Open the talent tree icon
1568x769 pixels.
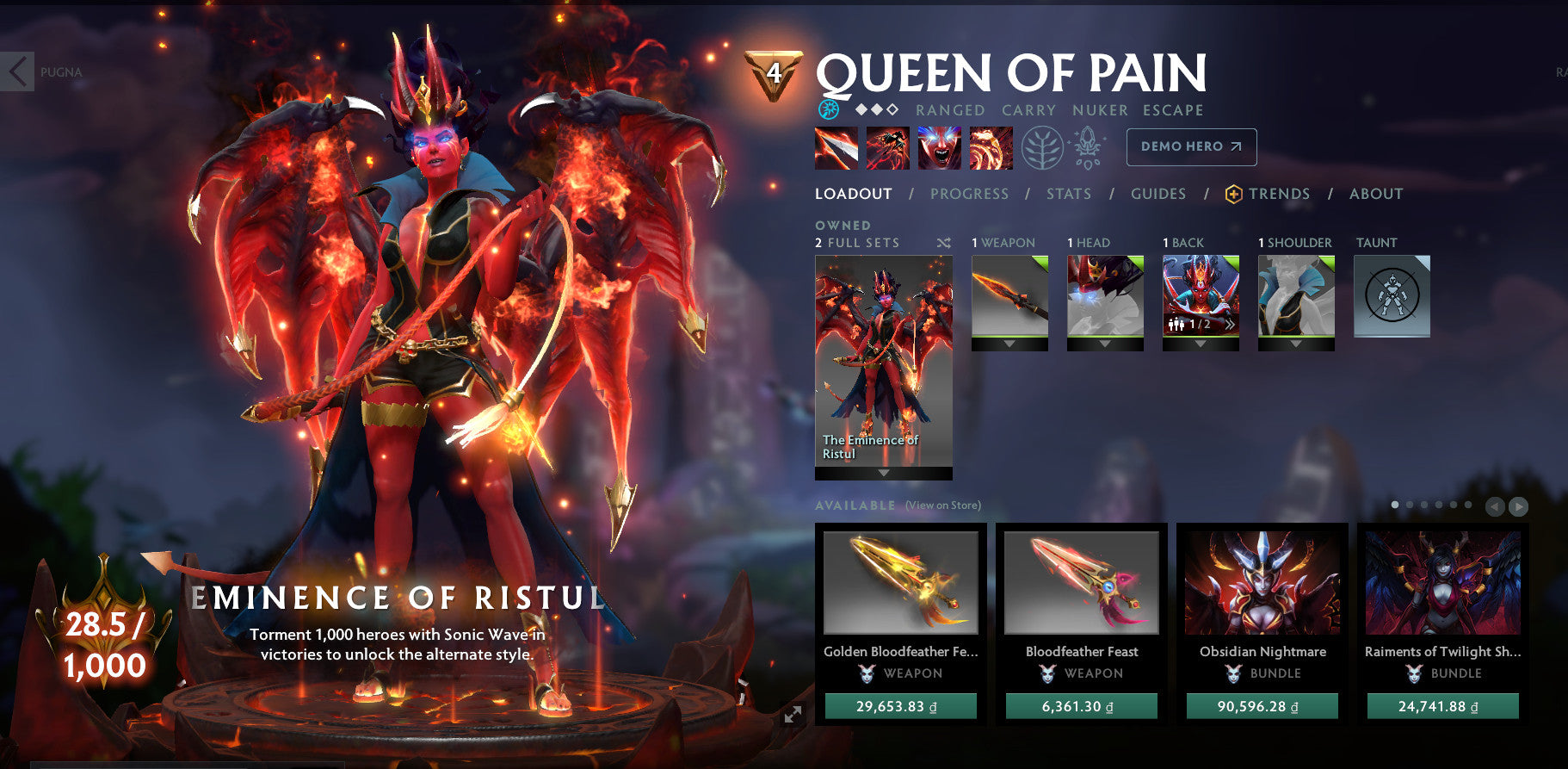[x=1044, y=146]
